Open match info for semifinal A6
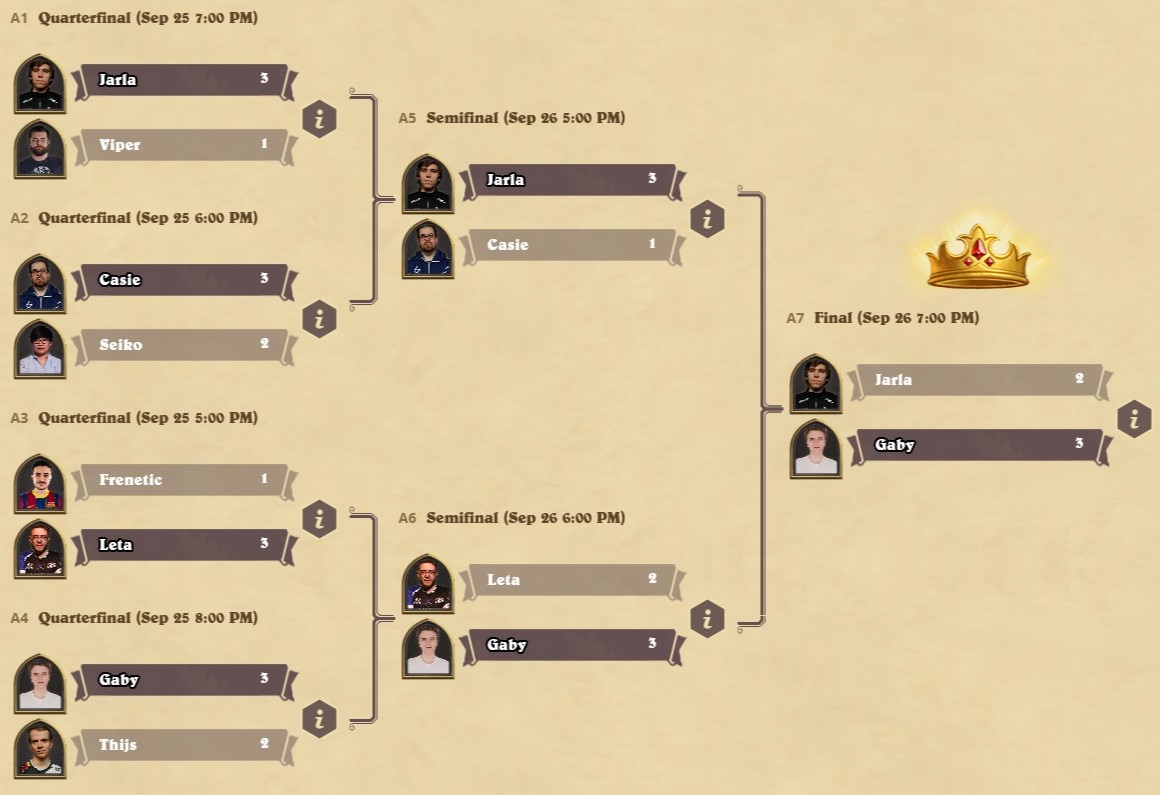 (707, 619)
